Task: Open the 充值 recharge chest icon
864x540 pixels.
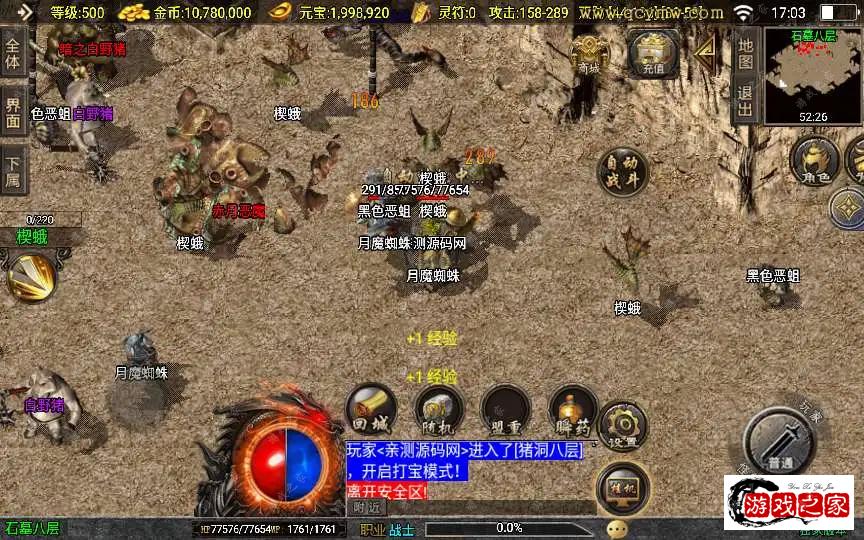Action: (x=652, y=53)
